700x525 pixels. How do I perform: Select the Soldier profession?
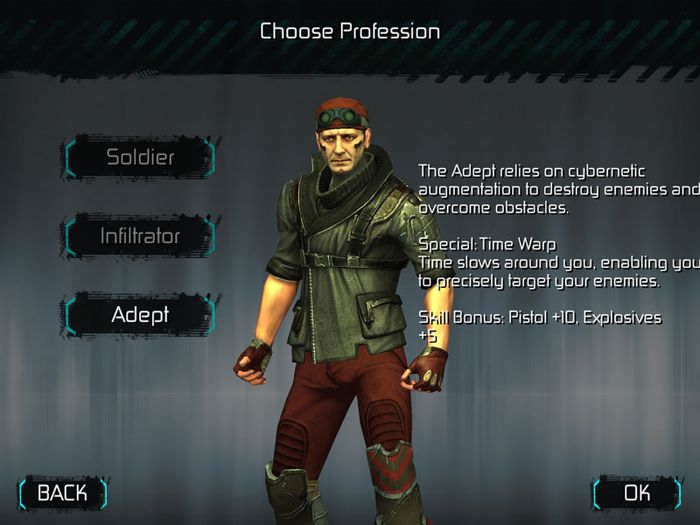click(140, 157)
